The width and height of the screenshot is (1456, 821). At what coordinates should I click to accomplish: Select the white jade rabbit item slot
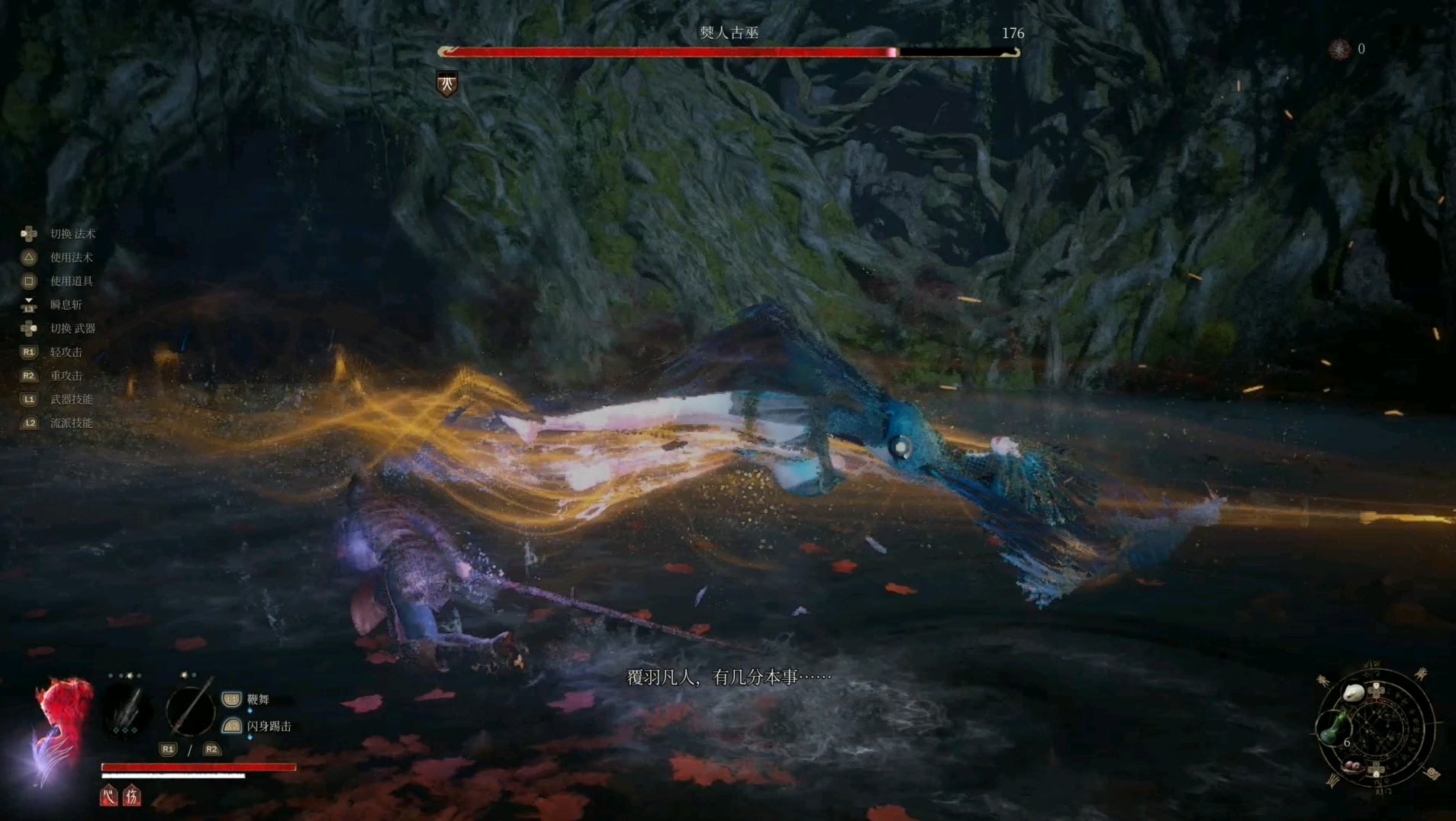pyautogui.click(x=1354, y=693)
